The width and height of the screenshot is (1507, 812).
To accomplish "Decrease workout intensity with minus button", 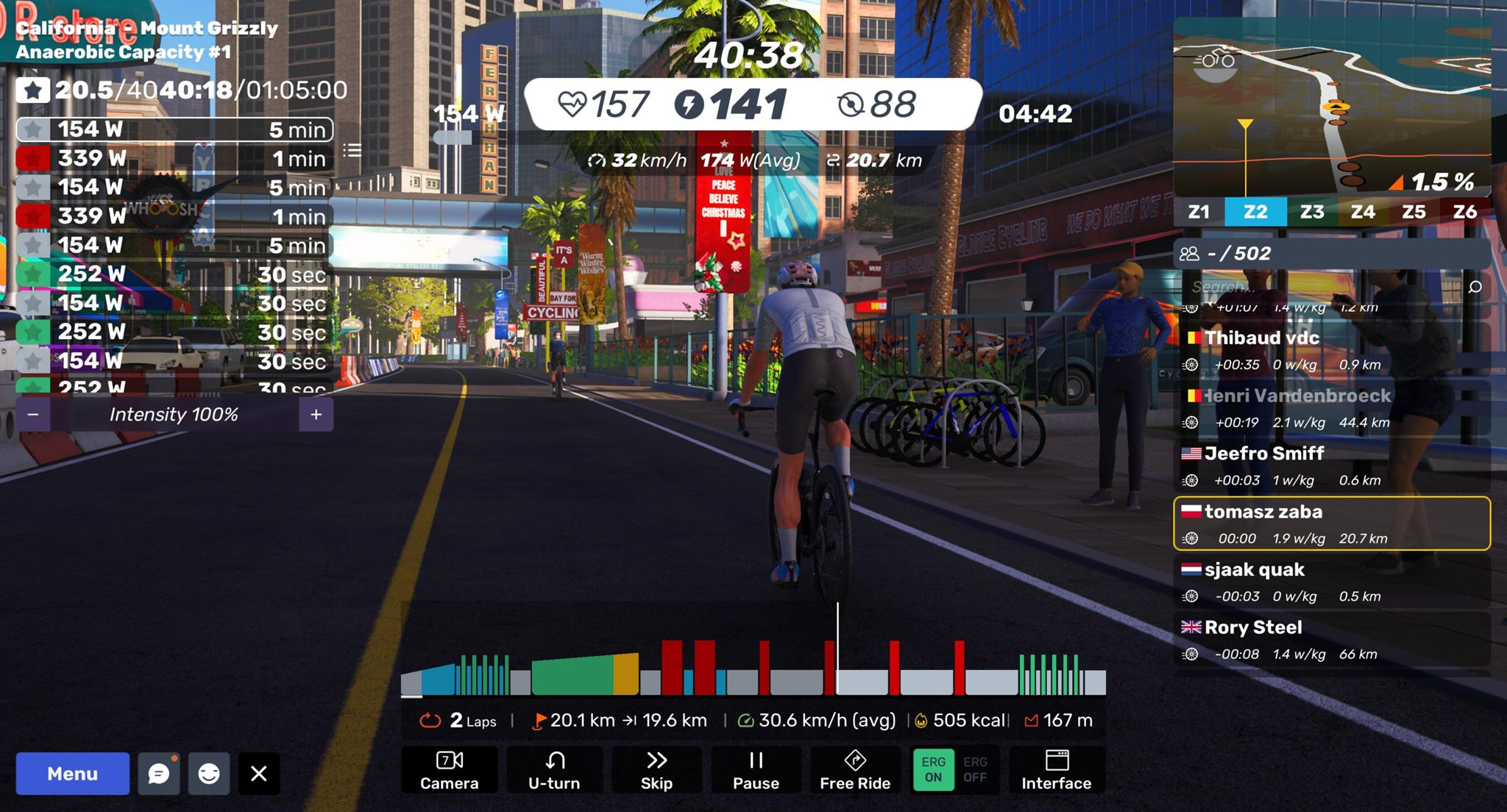I will point(33,415).
